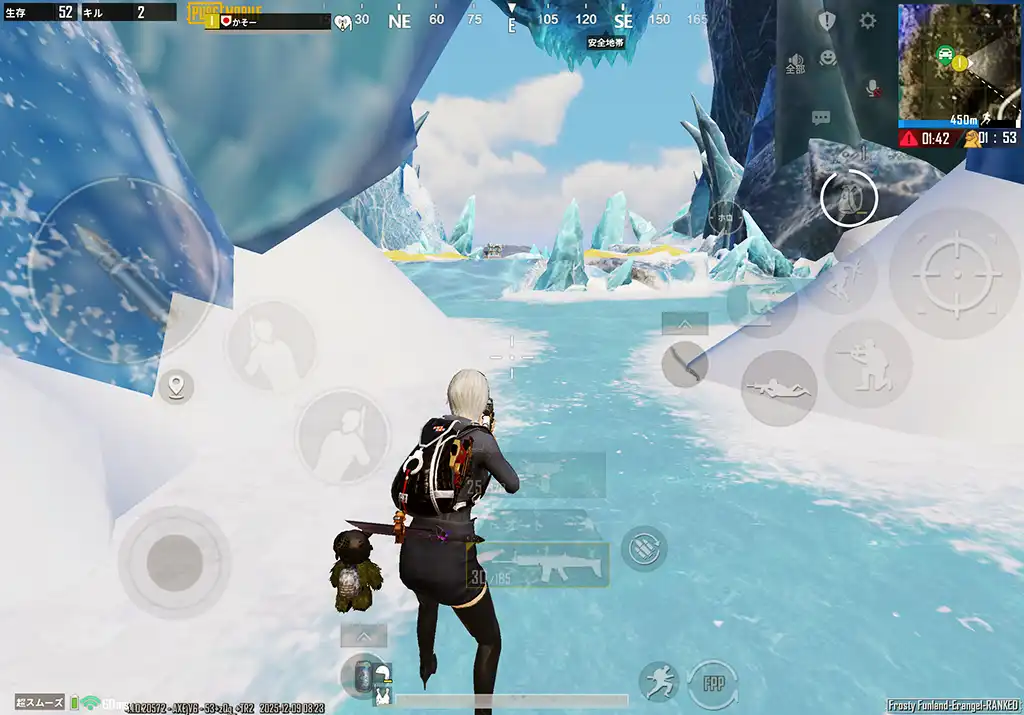This screenshot has width=1024, height=715.
Task: Toggle sprint with the running man icon
Action: click(658, 682)
